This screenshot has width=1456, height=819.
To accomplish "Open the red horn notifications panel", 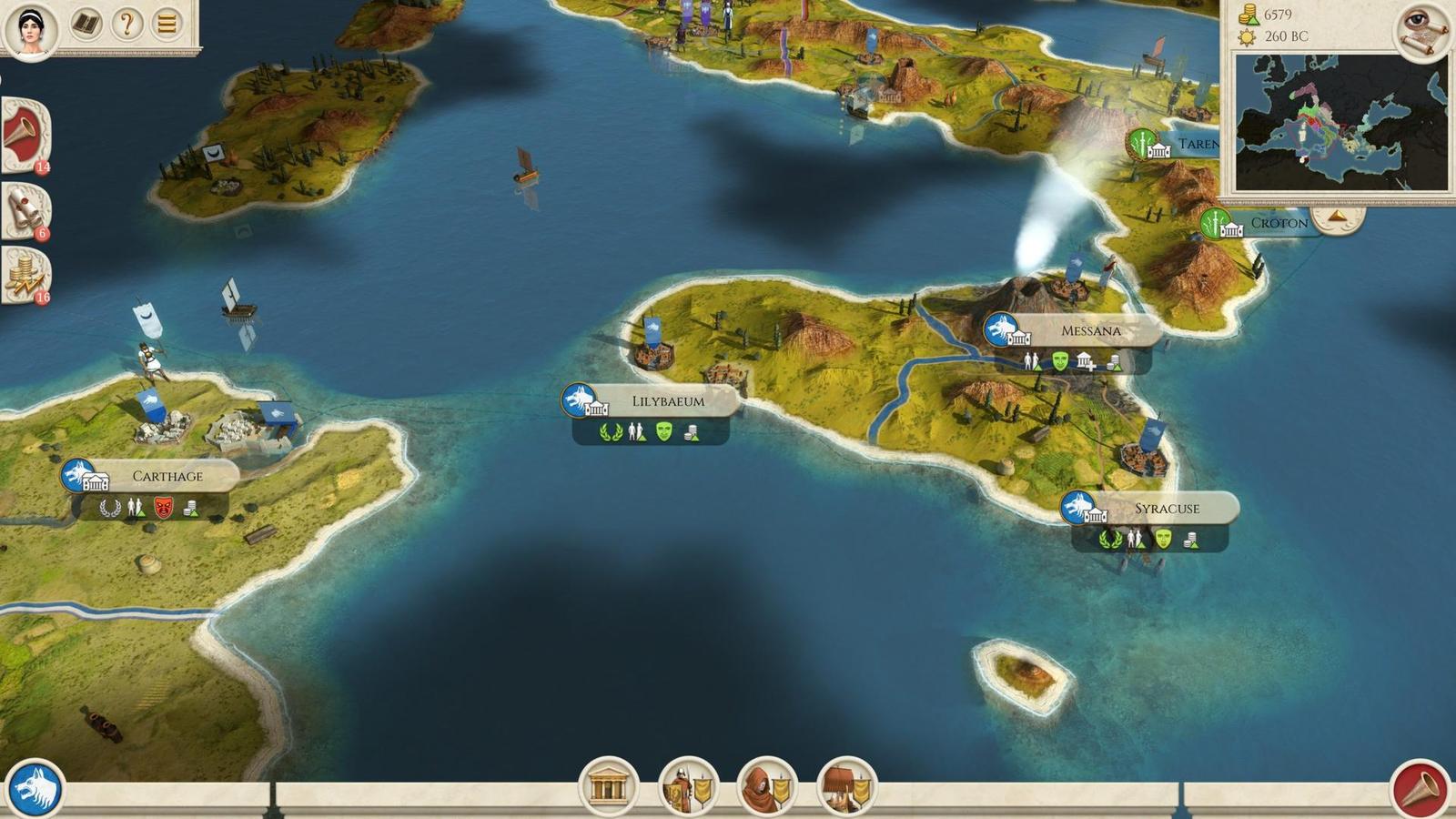I will point(25,135).
